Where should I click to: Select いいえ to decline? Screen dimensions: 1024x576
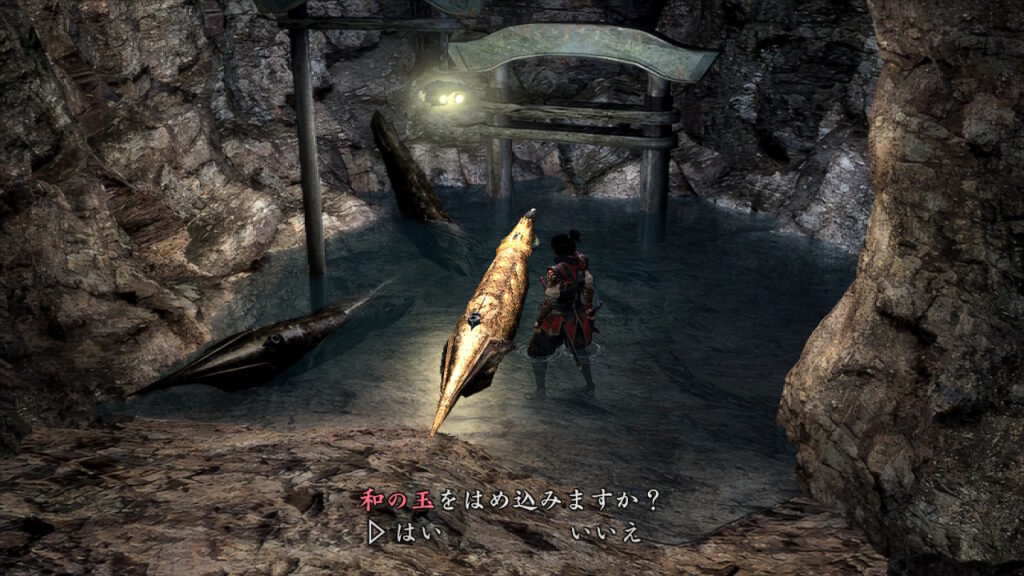tap(605, 532)
